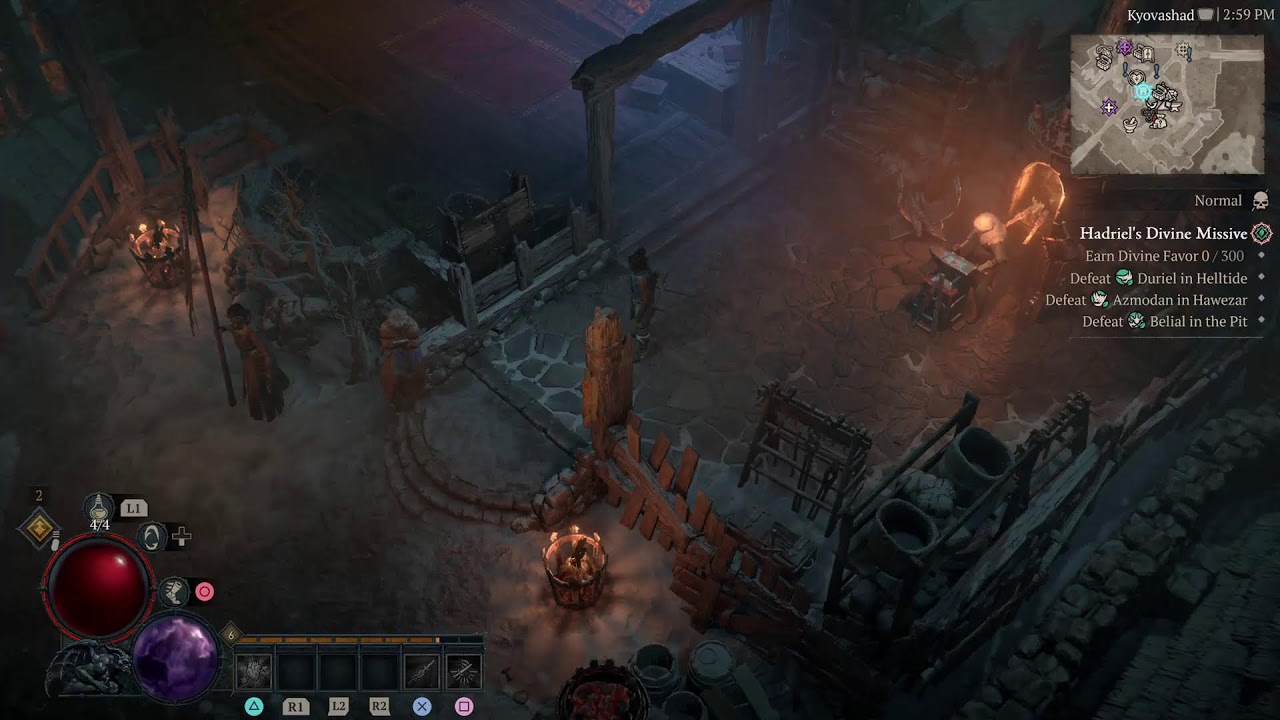This screenshot has width=1280, height=720.
Task: Use the healing potion flask icon
Action: [x=99, y=506]
